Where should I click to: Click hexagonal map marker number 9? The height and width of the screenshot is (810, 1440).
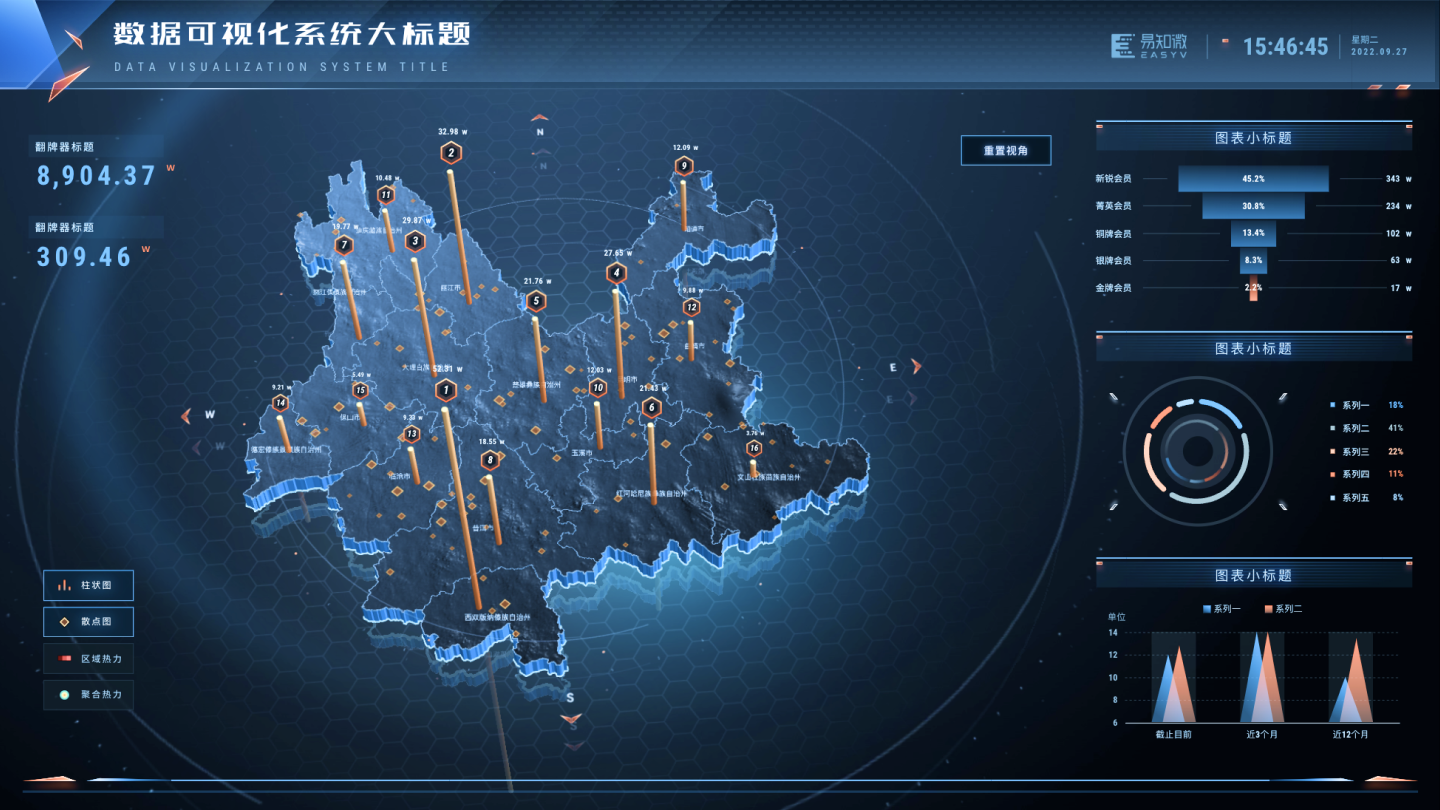(684, 165)
